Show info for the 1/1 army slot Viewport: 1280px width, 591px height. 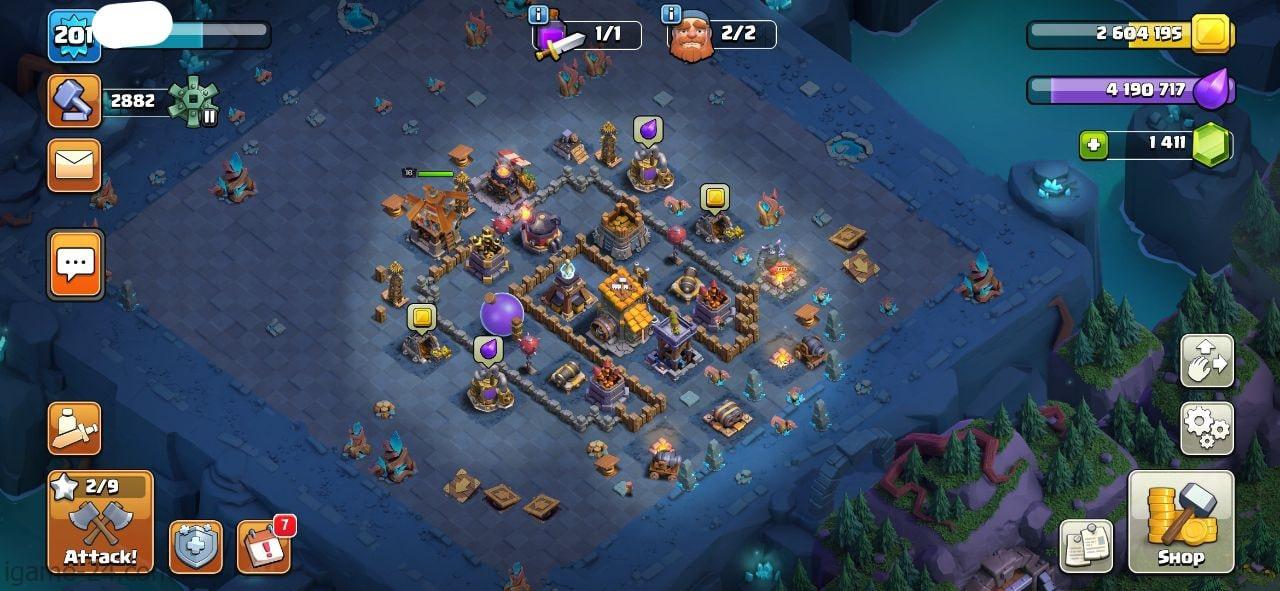coord(538,14)
